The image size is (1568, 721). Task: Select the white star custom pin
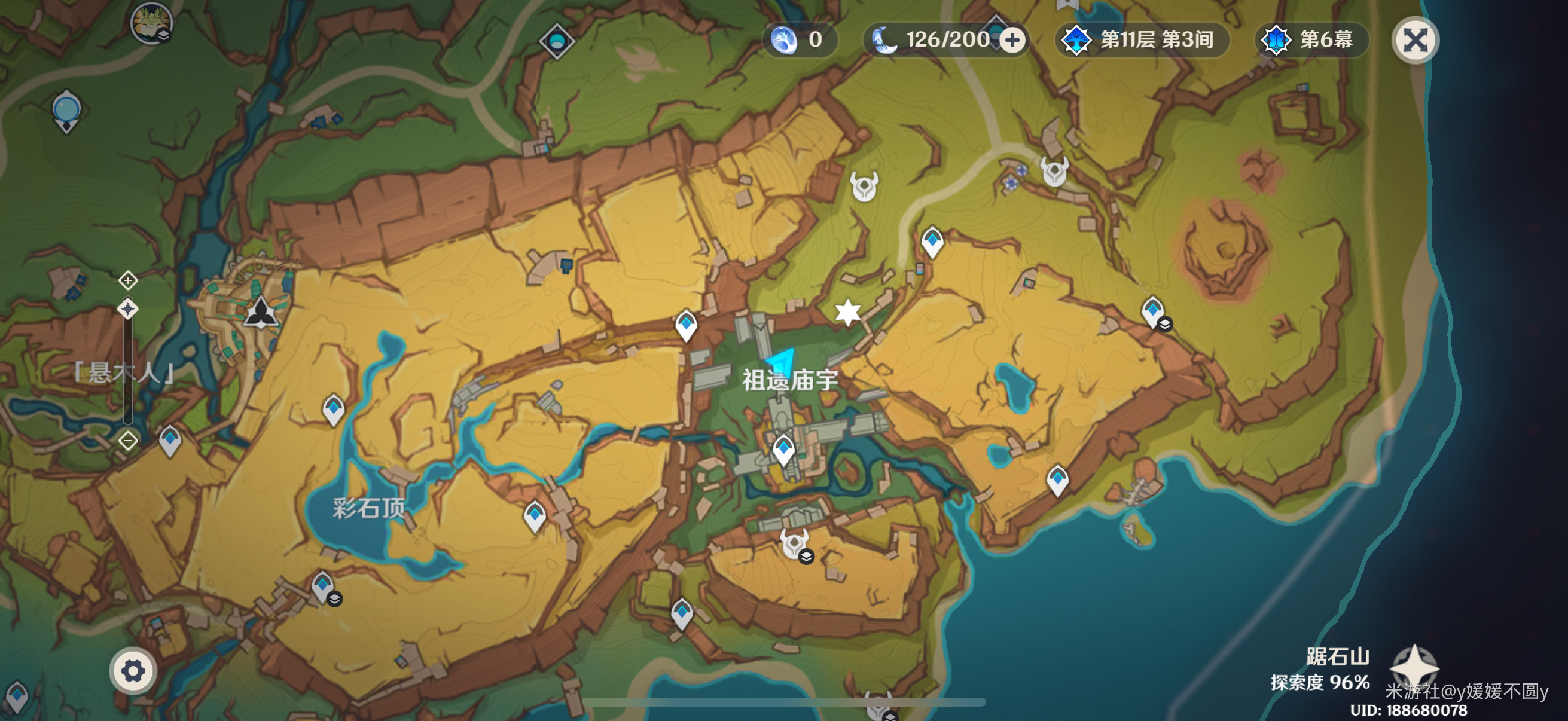click(x=847, y=312)
